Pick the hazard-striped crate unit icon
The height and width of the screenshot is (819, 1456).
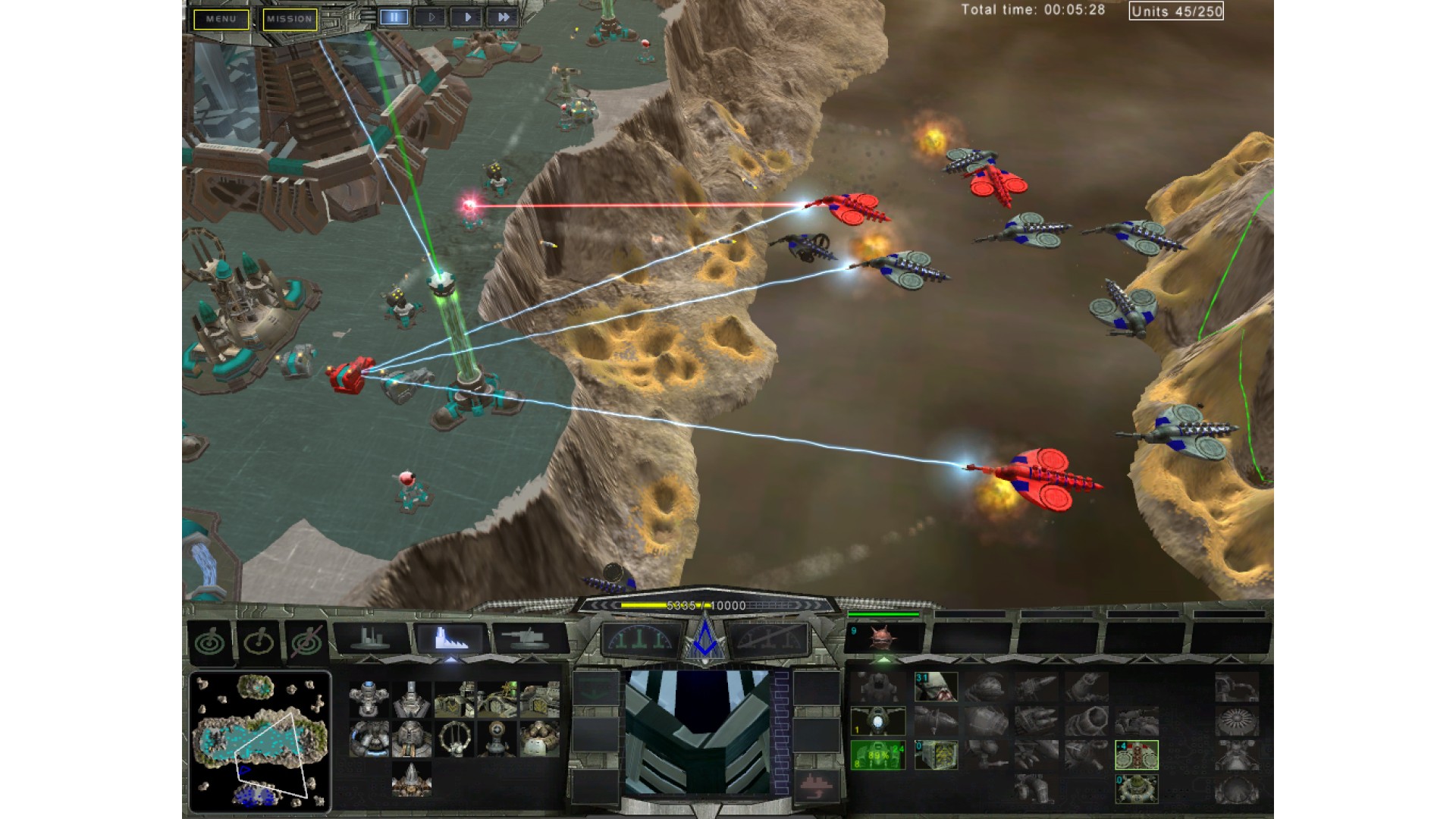click(x=936, y=755)
